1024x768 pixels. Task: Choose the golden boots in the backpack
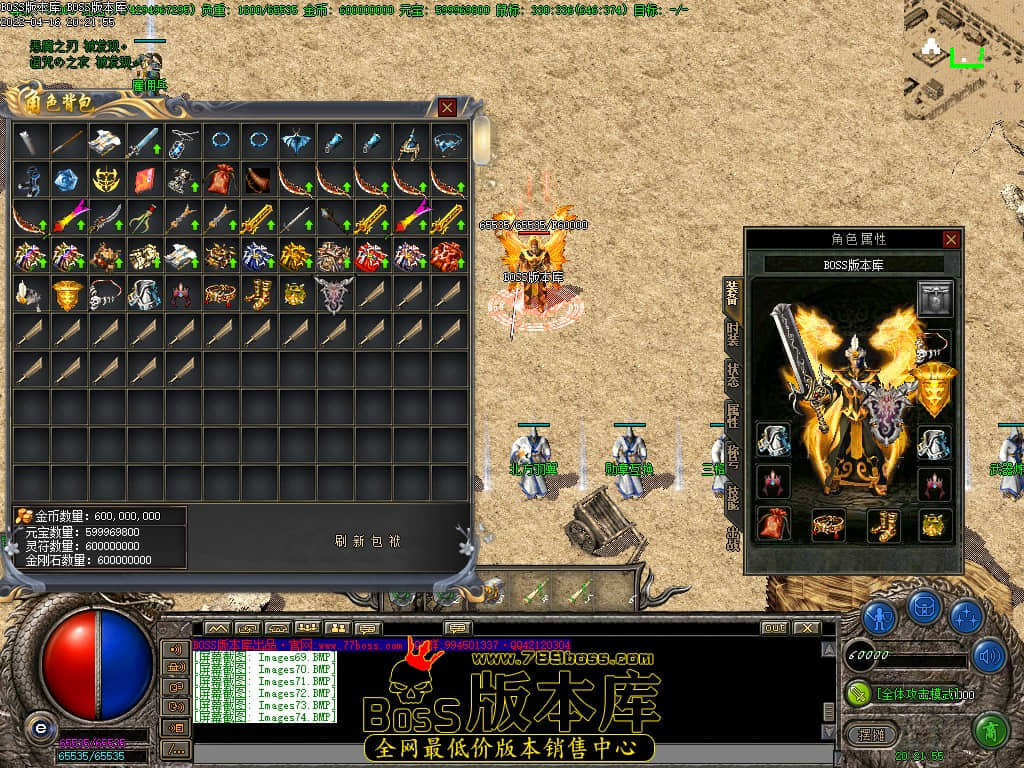(x=258, y=294)
